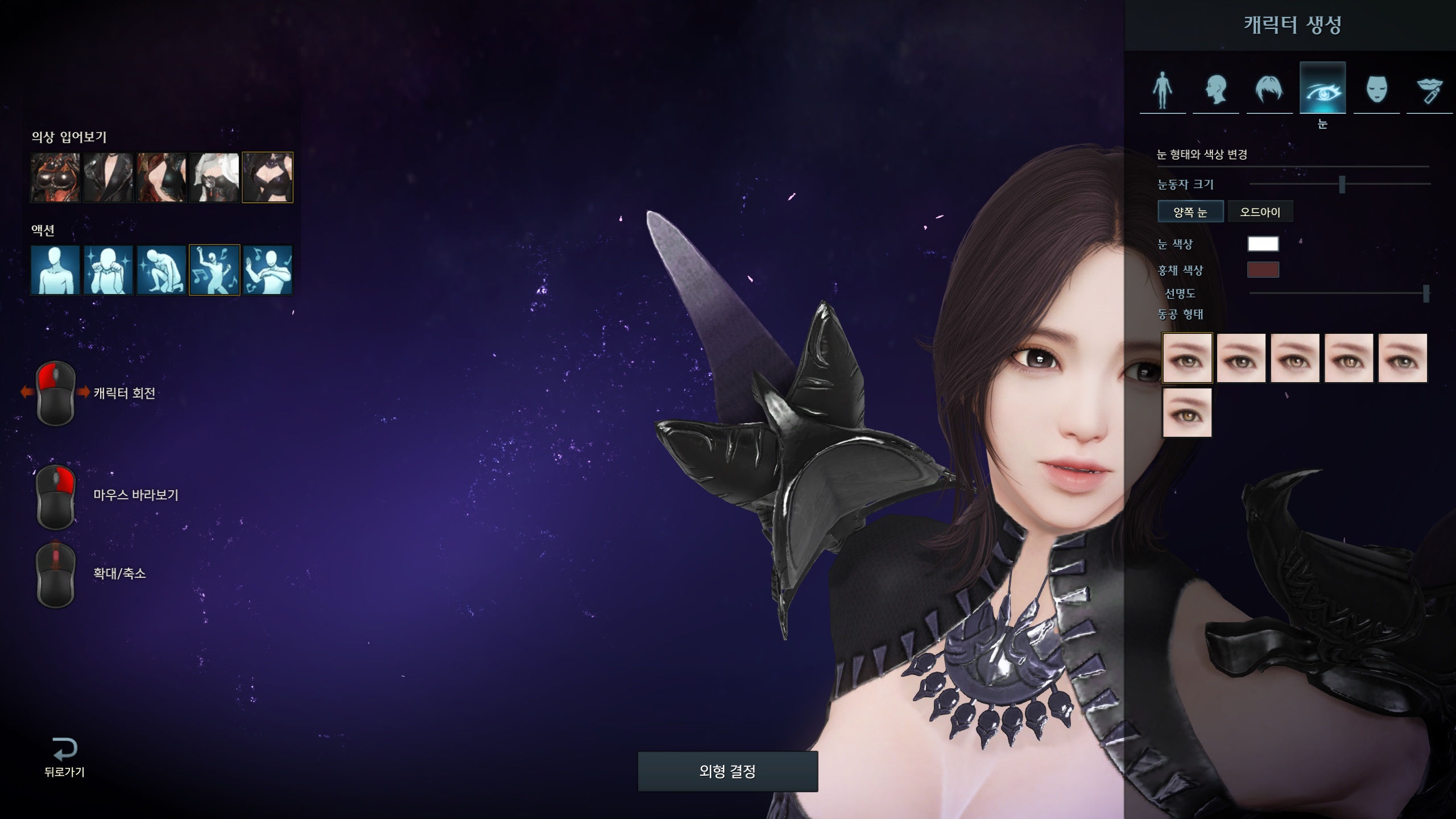Open the body customization tab
Image resolution: width=1456 pixels, height=819 pixels.
[x=1163, y=90]
